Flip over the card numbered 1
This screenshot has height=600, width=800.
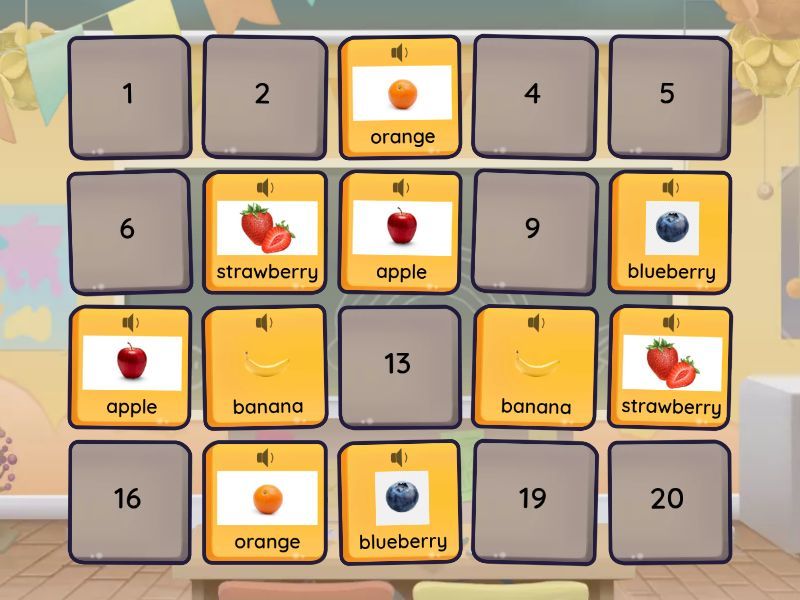(128, 96)
